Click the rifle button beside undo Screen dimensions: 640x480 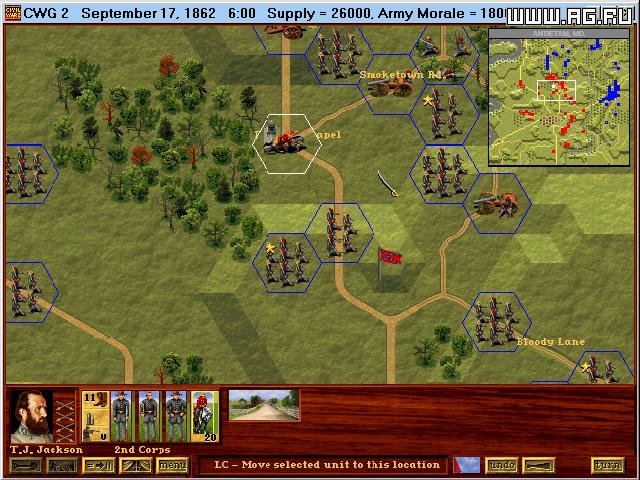pos(540,465)
